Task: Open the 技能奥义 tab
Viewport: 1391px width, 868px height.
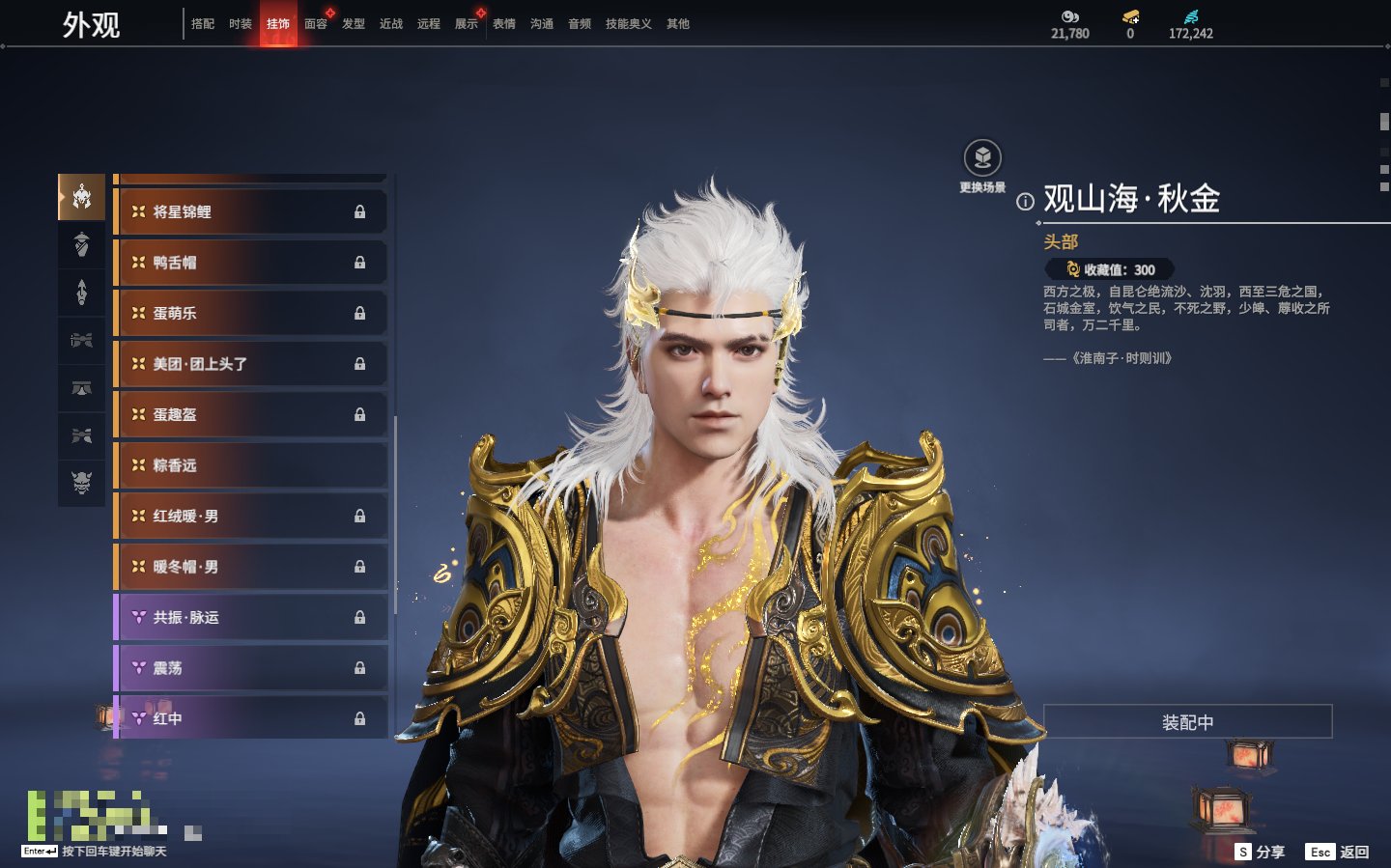Action: pyautogui.click(x=628, y=24)
